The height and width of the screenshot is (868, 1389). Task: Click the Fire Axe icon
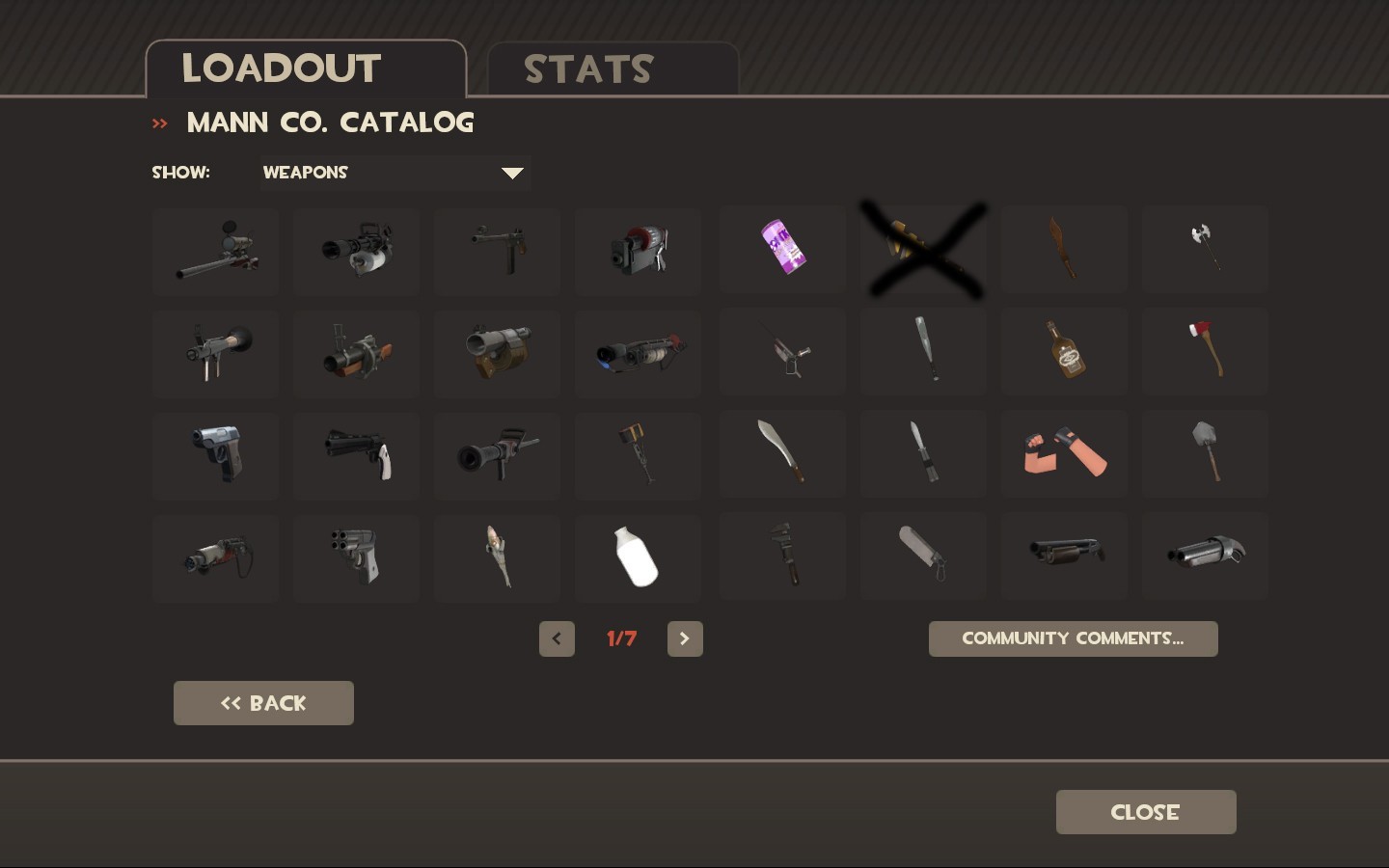coord(1205,351)
